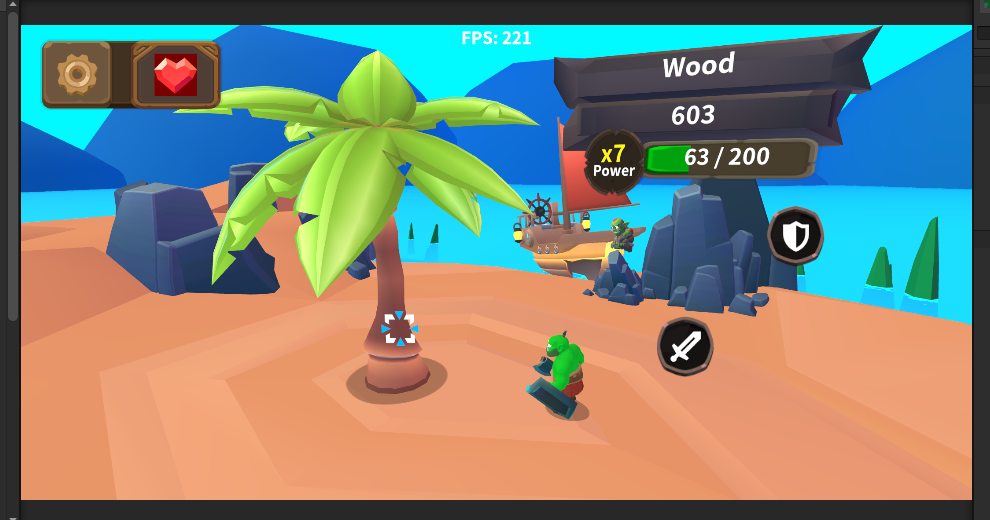Tap the red heart gem button
Viewport: 990px width, 520px height.
click(175, 74)
